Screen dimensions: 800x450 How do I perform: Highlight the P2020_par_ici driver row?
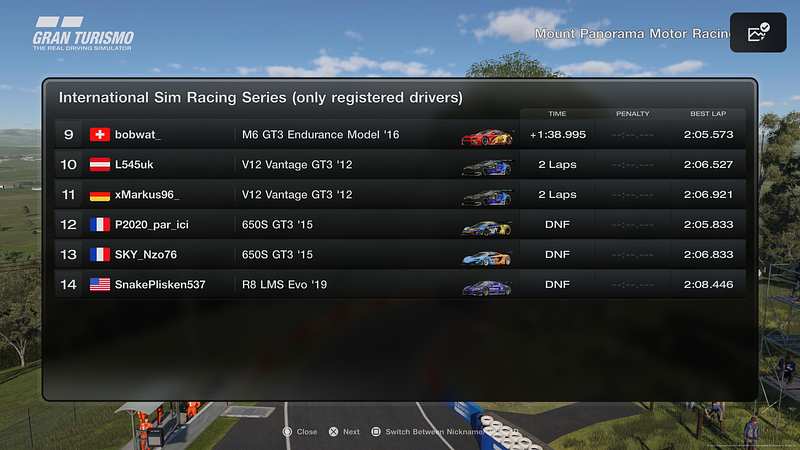pos(400,225)
